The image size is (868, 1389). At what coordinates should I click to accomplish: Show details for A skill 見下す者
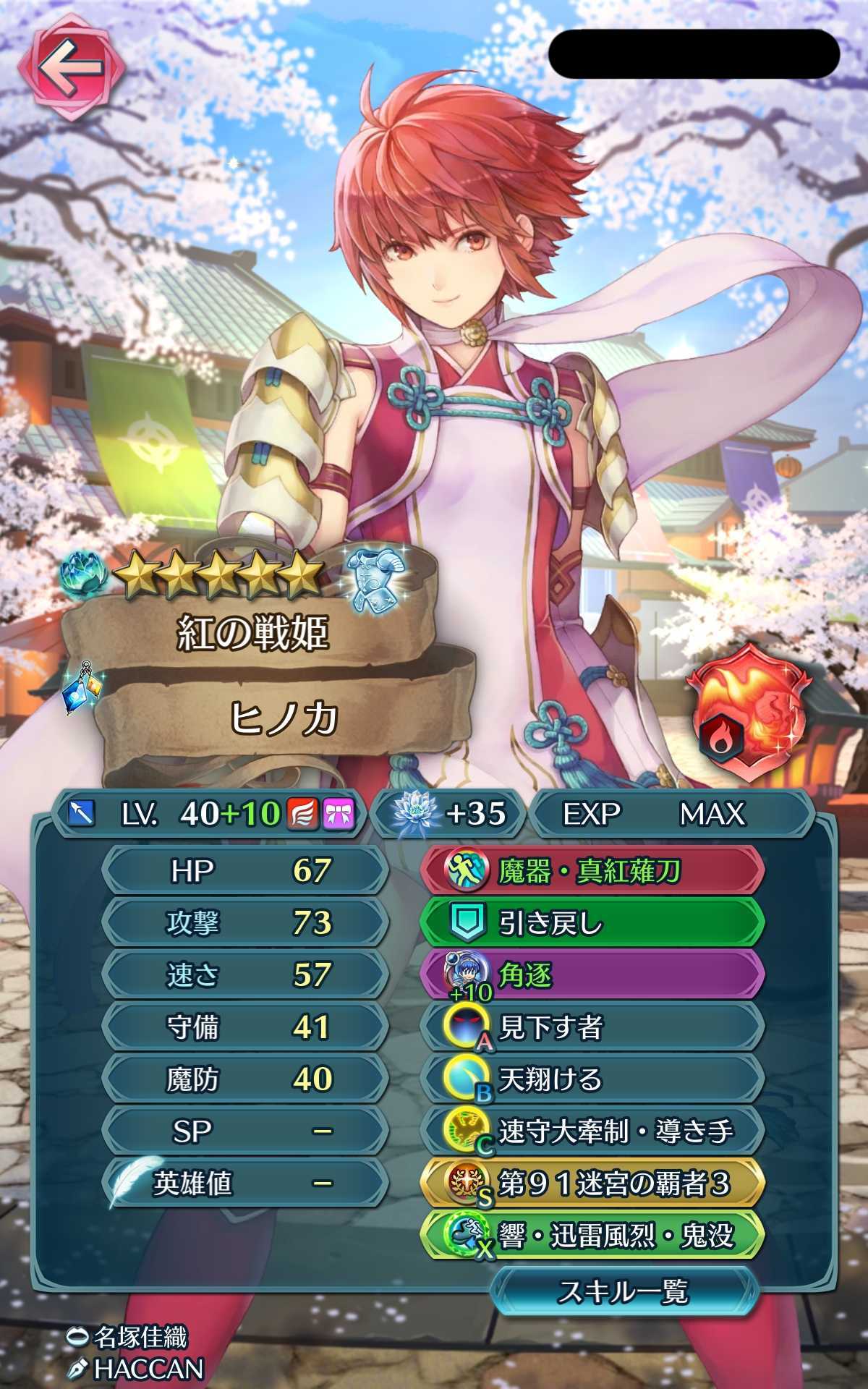[x=592, y=1027]
